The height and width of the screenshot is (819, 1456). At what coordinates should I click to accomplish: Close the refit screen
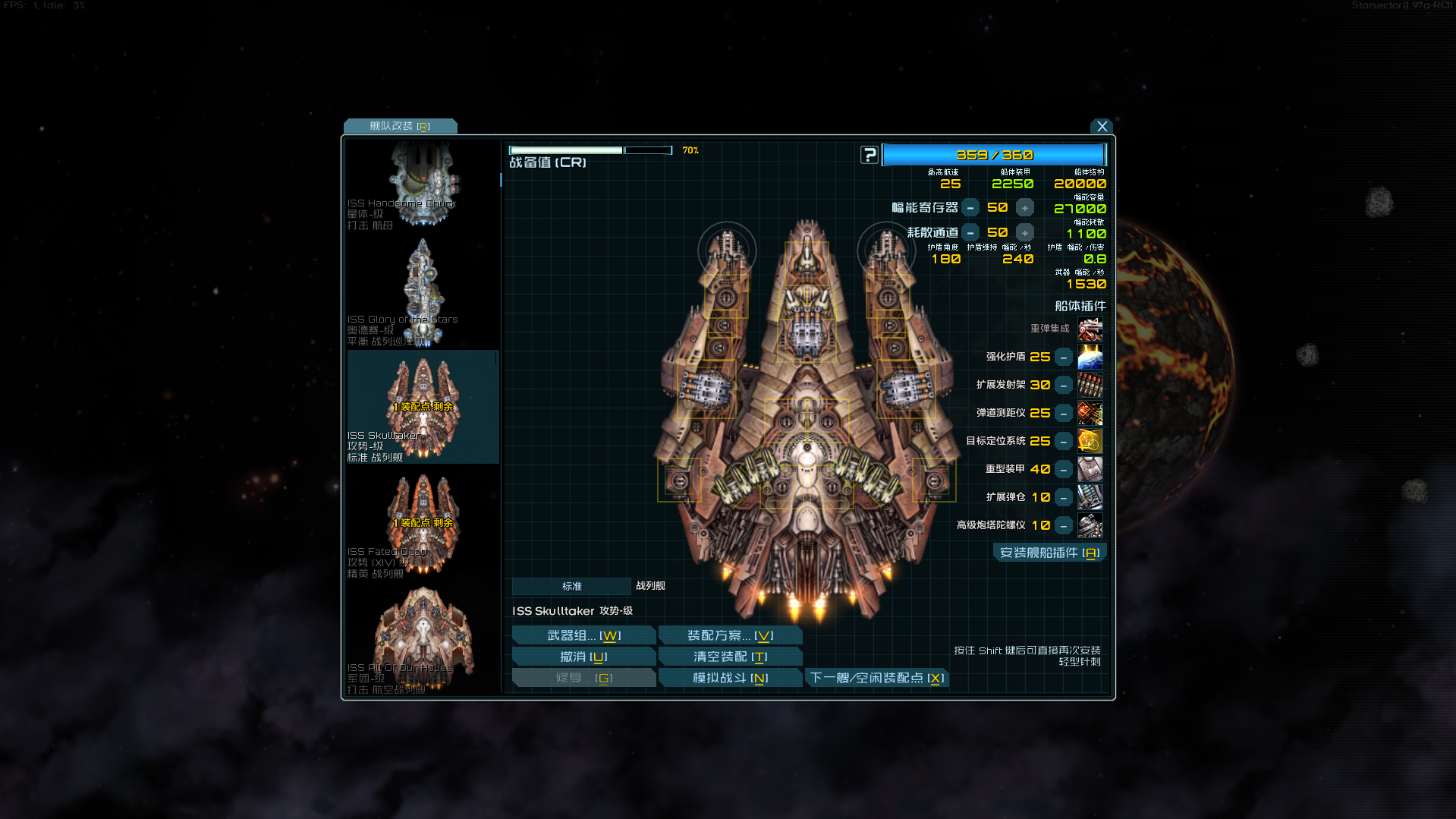click(x=1102, y=127)
